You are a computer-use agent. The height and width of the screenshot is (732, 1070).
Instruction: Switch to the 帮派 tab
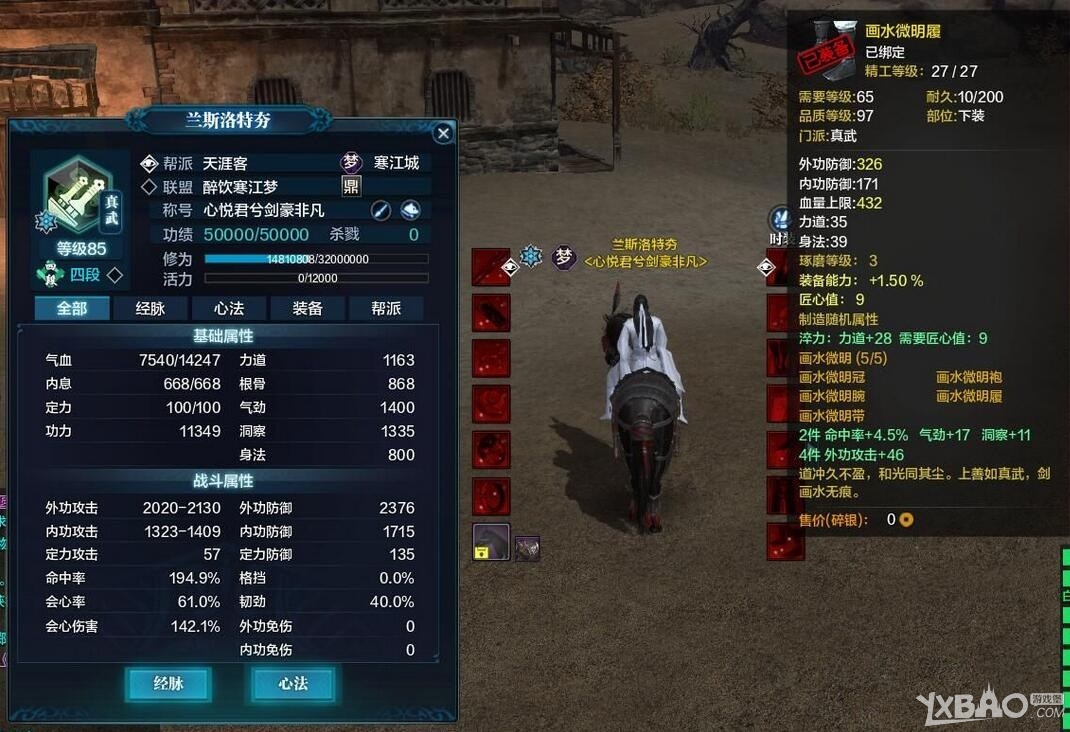386,308
